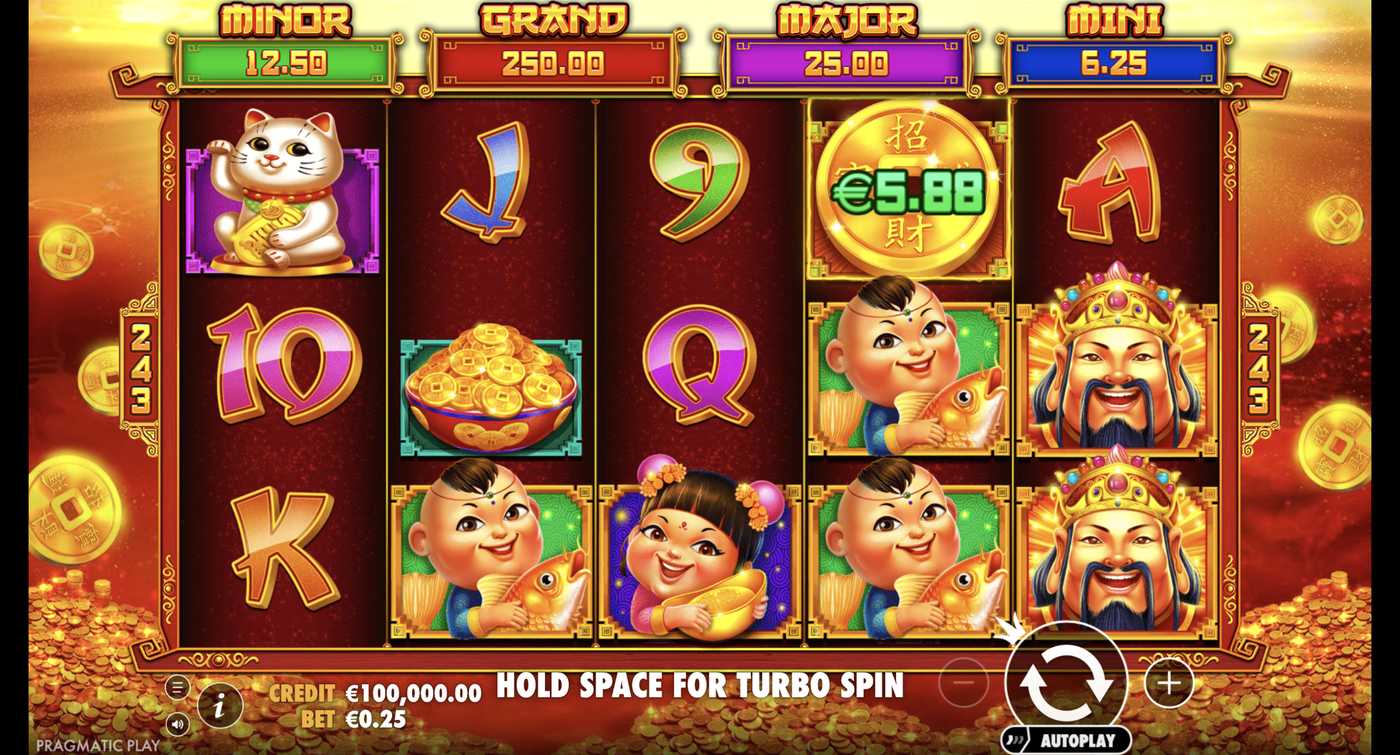This screenshot has width=1400, height=755.
Task: Open the game options hamburger menu
Action: (x=178, y=687)
